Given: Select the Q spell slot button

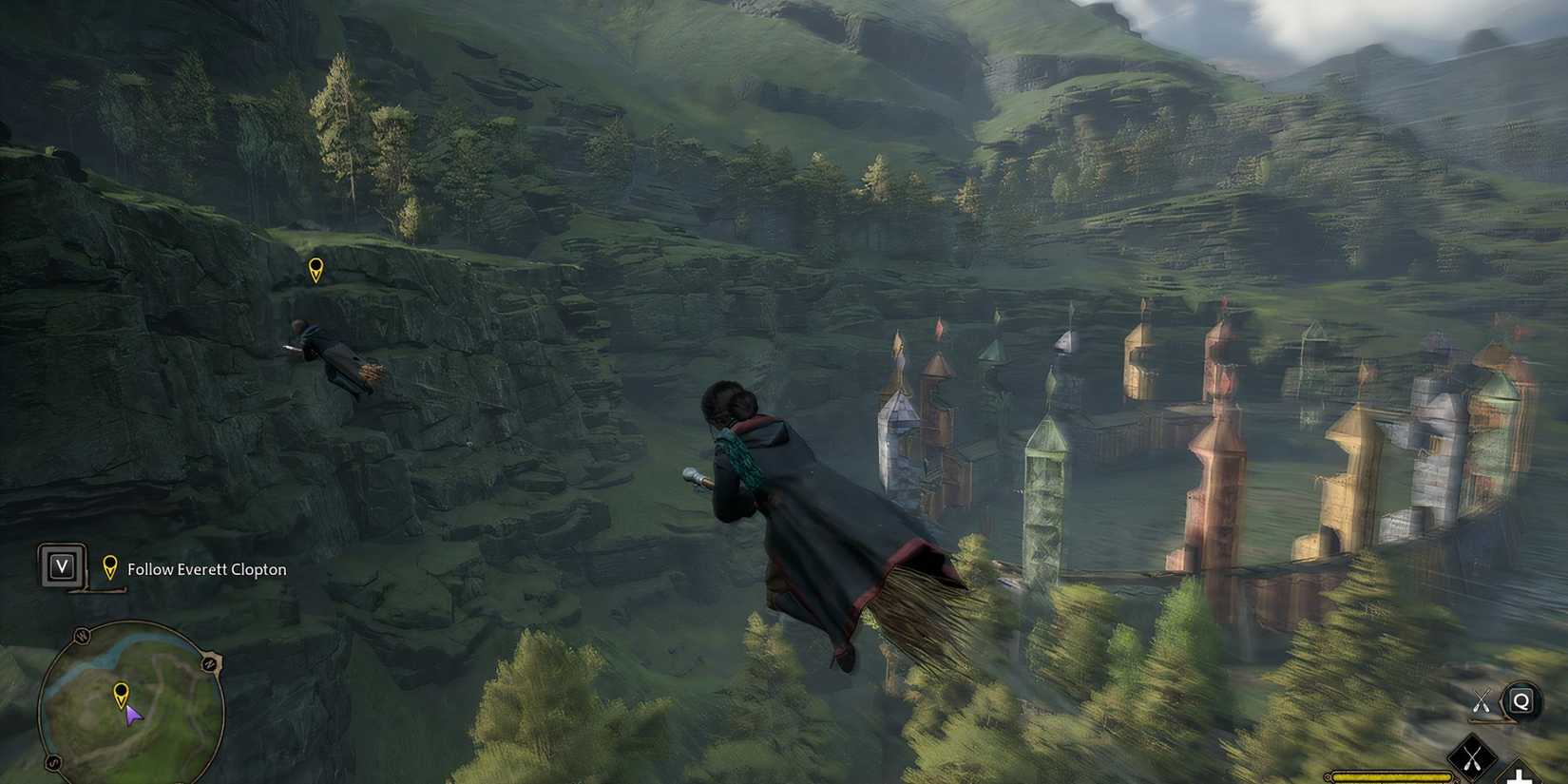Looking at the screenshot, I should 1520,700.
